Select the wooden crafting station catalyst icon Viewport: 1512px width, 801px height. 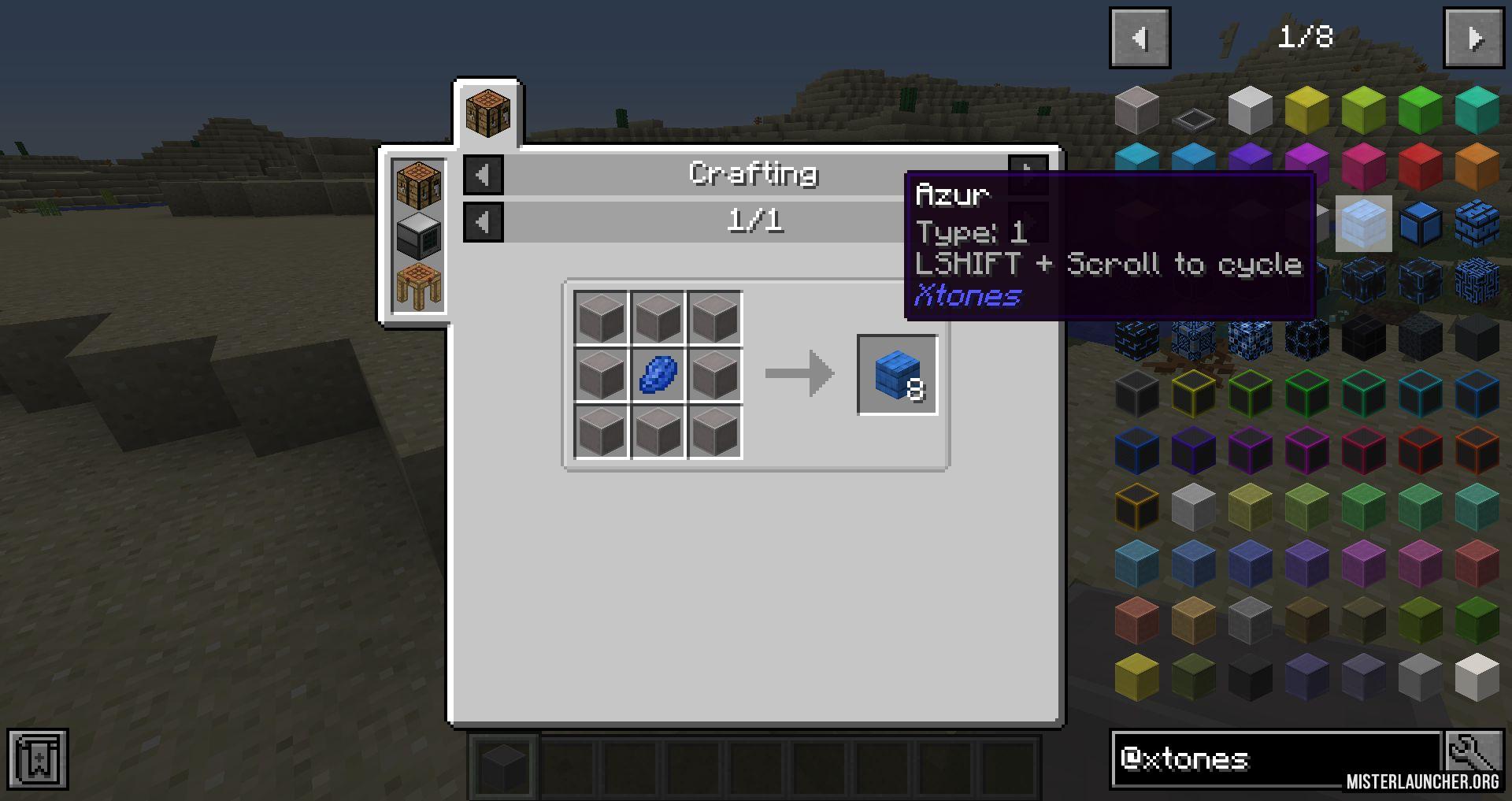coord(418,285)
